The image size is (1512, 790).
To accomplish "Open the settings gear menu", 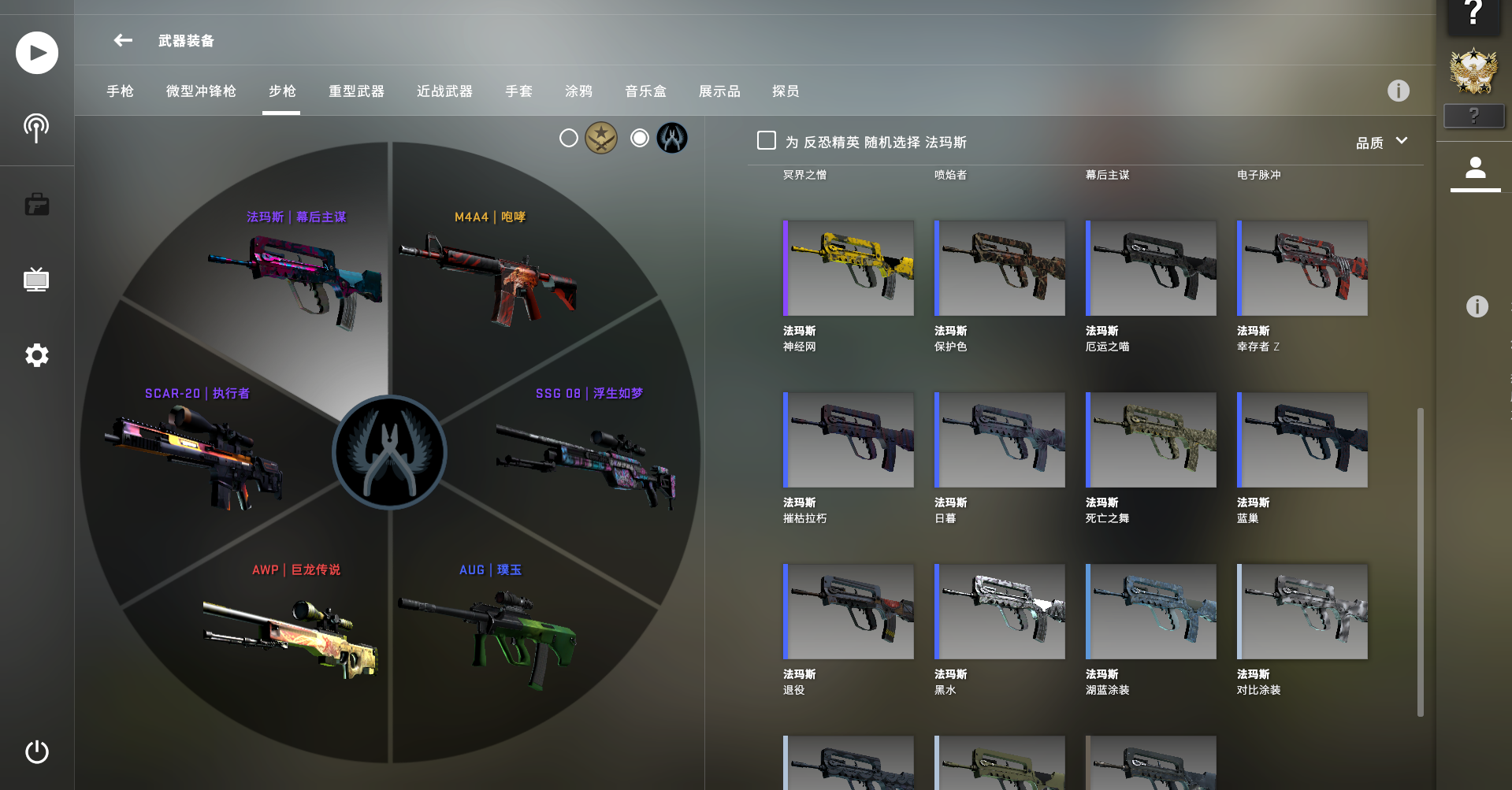I will (37, 355).
